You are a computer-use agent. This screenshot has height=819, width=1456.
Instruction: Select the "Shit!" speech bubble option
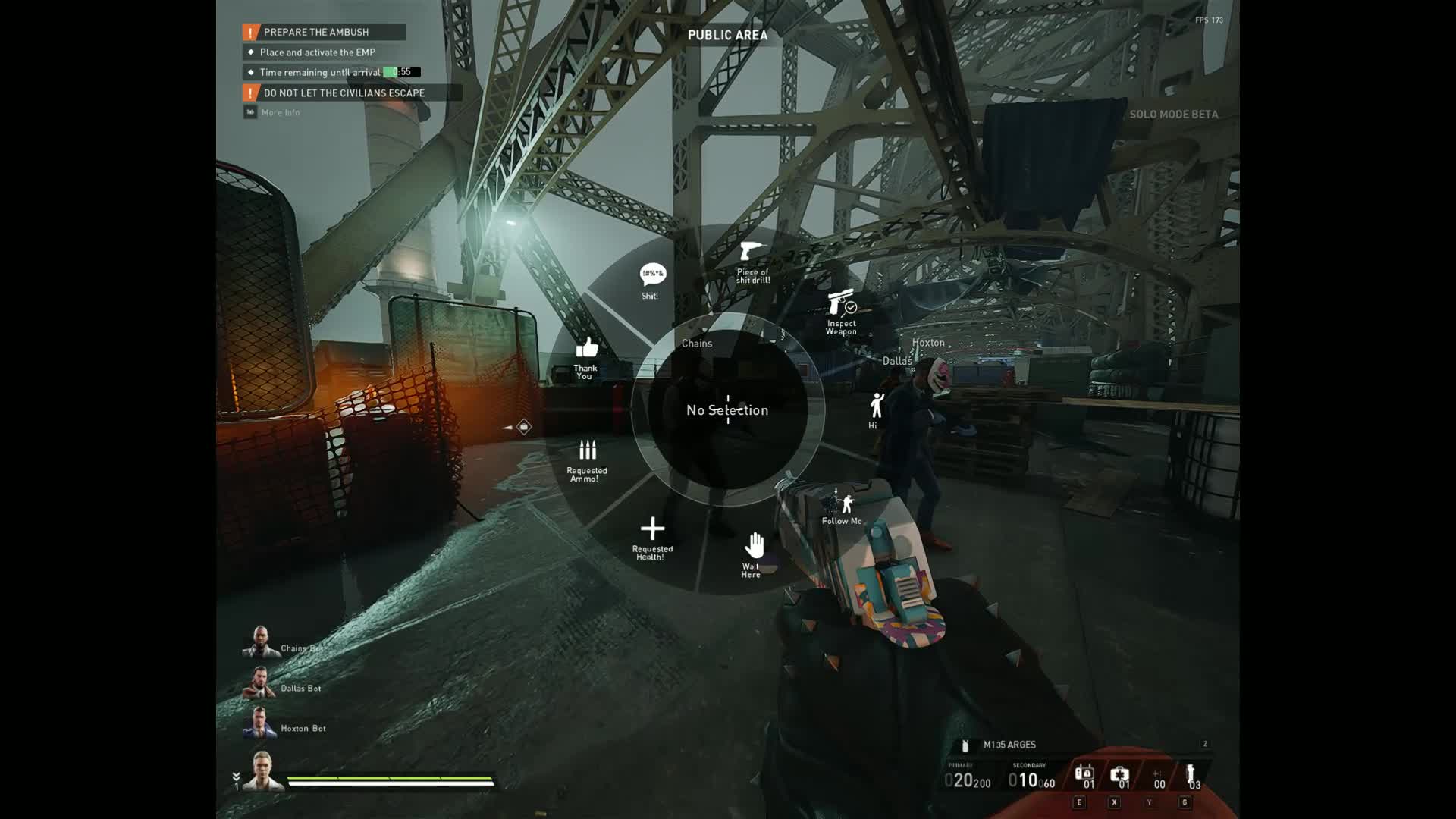click(652, 280)
